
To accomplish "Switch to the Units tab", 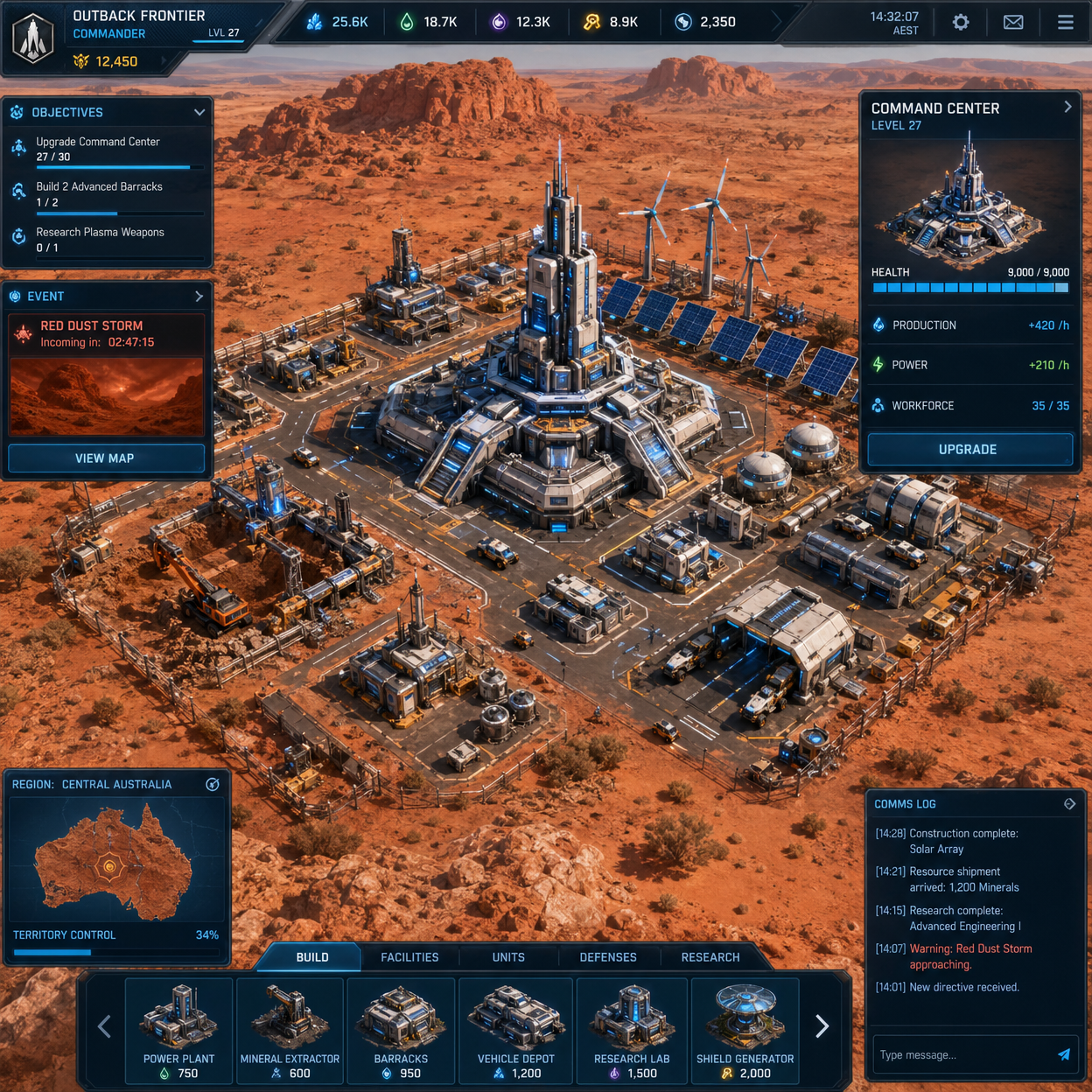I will (508, 957).
